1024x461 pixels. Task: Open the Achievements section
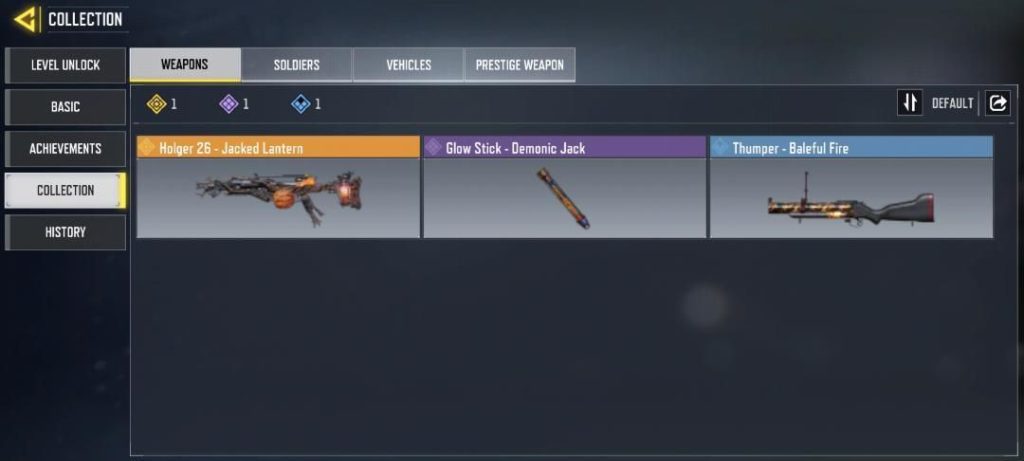click(66, 149)
